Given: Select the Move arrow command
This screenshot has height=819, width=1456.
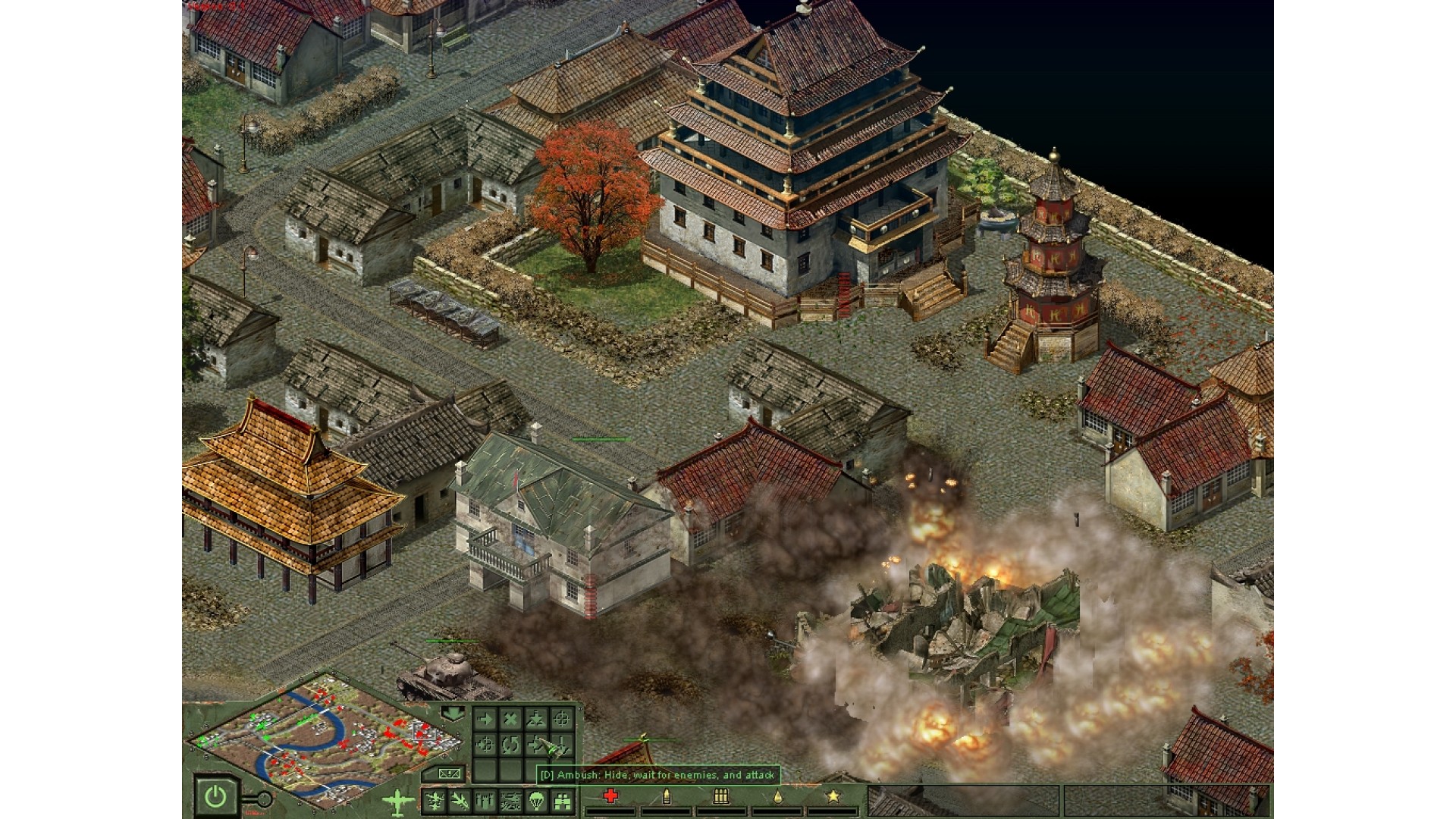Looking at the screenshot, I should point(485,719).
